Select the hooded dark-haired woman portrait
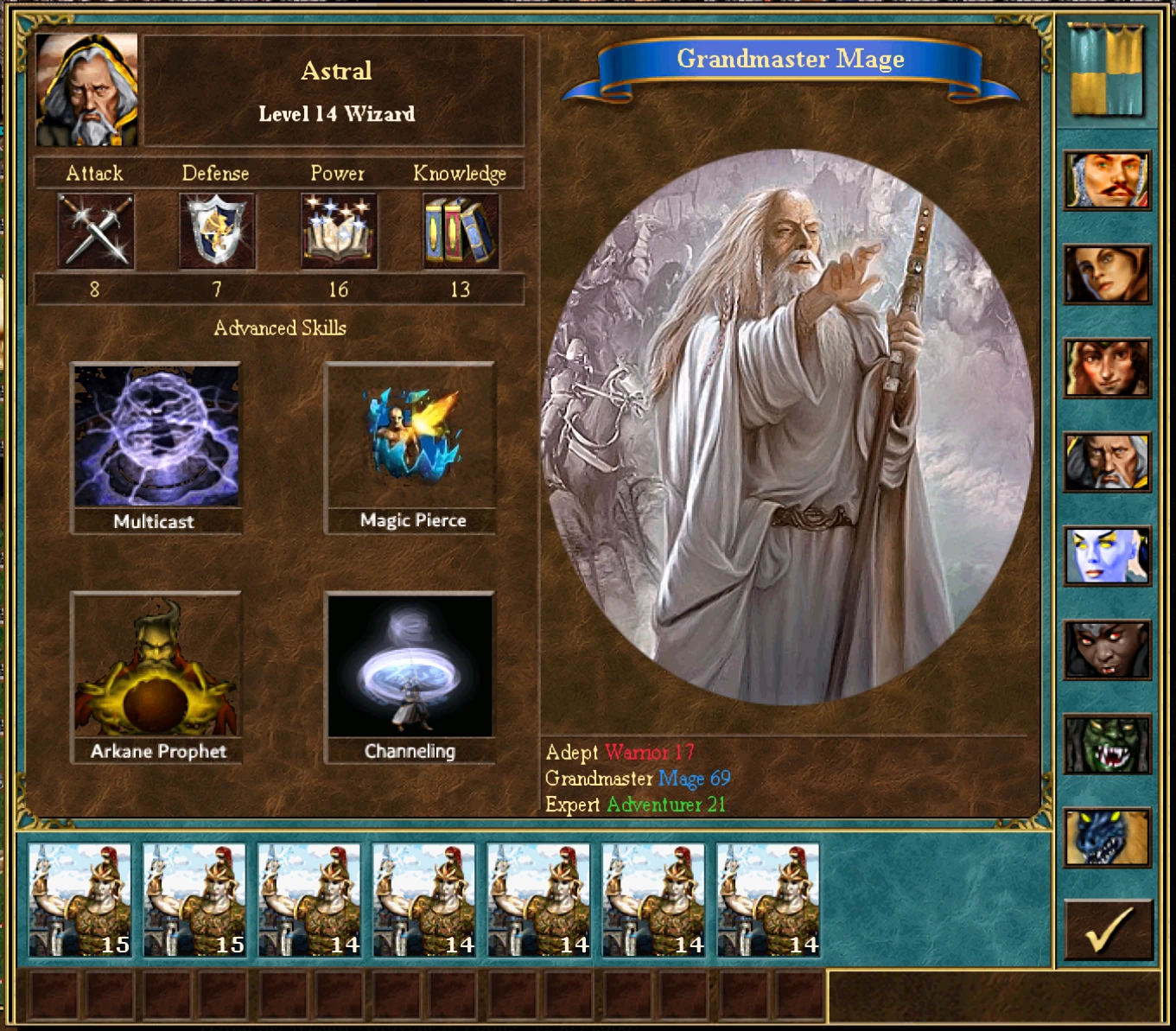The image size is (1176, 1031). click(1107, 275)
